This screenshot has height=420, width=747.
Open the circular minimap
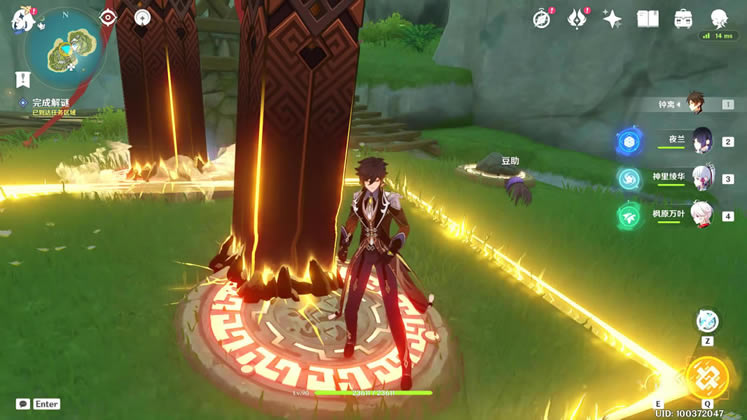coord(66,47)
